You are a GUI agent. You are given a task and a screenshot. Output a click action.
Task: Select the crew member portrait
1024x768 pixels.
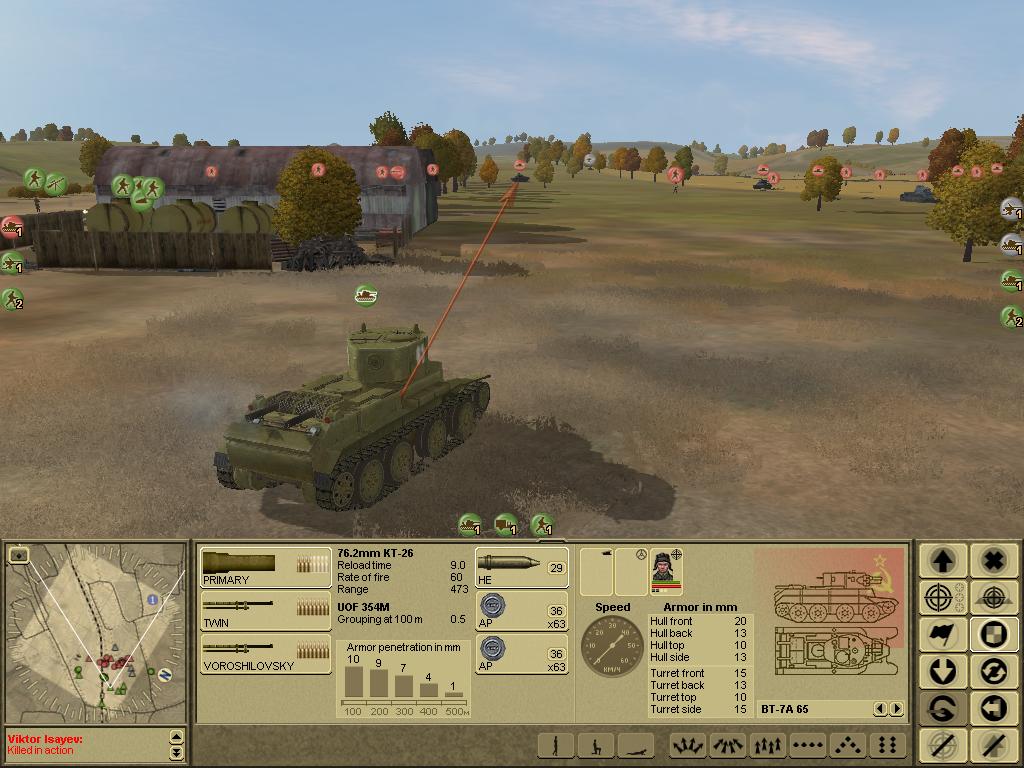click(x=665, y=571)
